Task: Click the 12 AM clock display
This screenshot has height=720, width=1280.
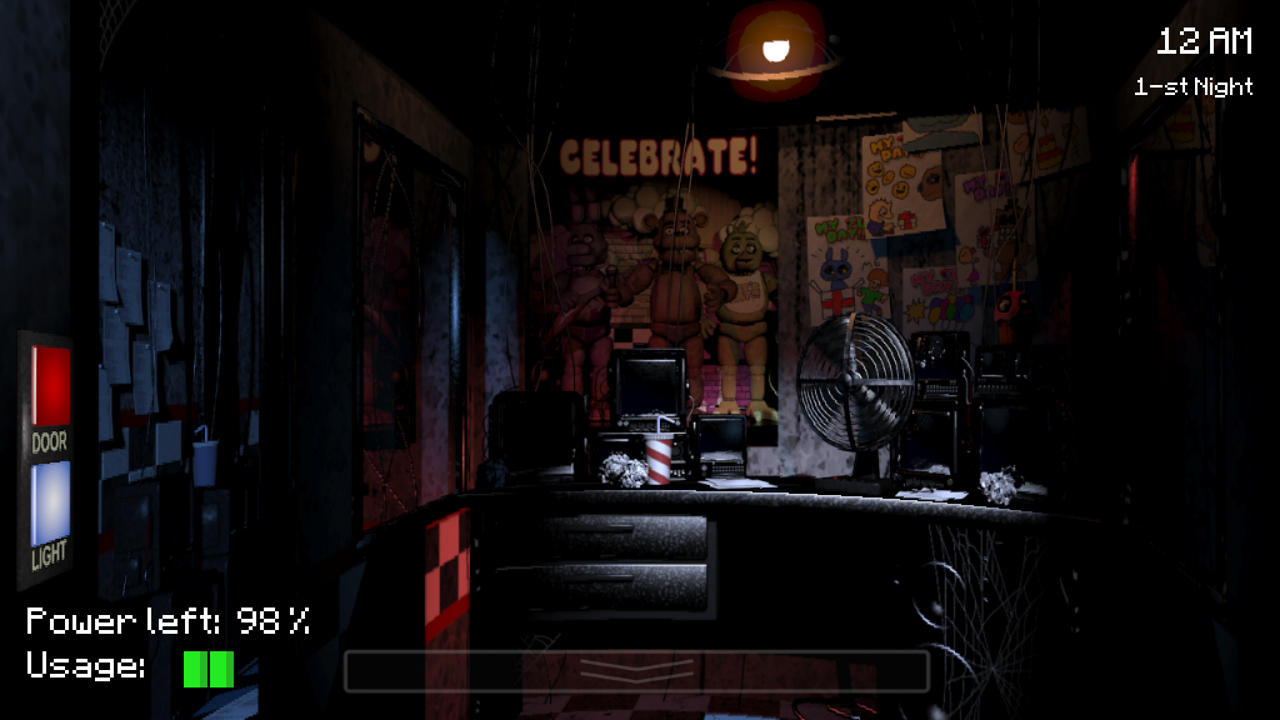Action: pyautogui.click(x=1203, y=42)
